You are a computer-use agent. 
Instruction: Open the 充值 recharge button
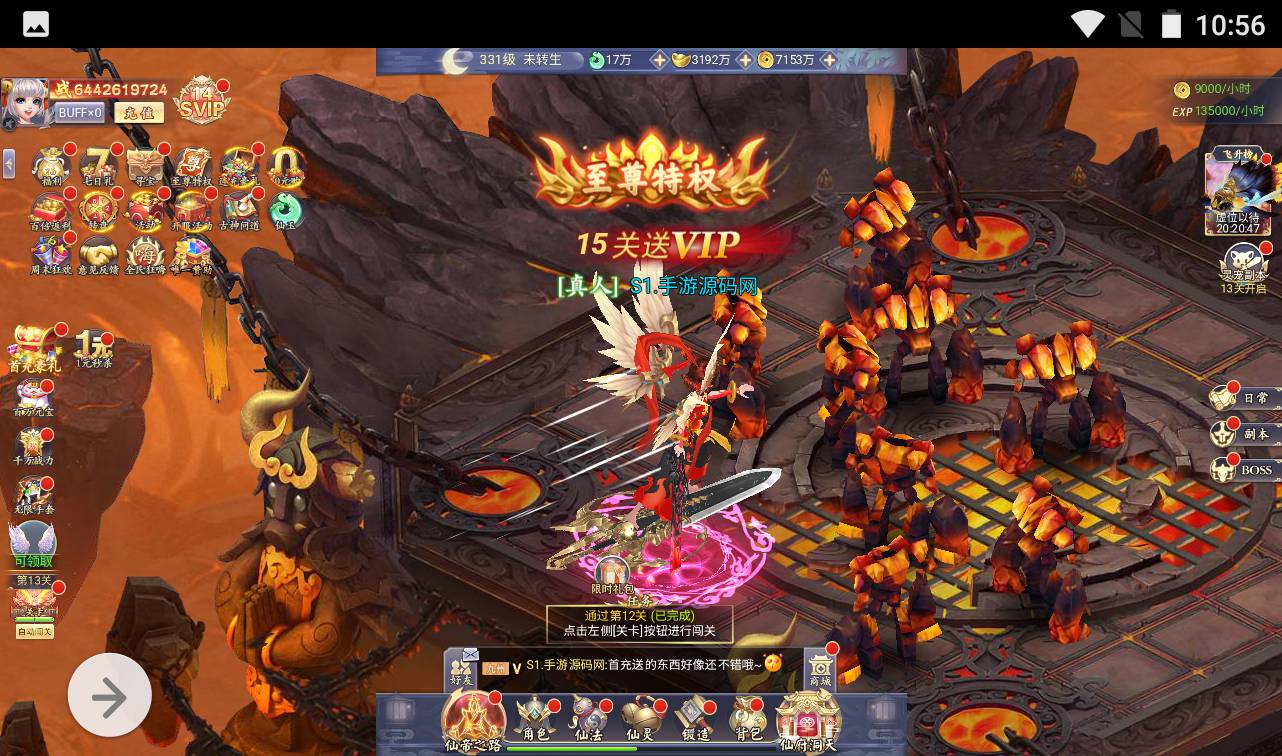point(138,113)
